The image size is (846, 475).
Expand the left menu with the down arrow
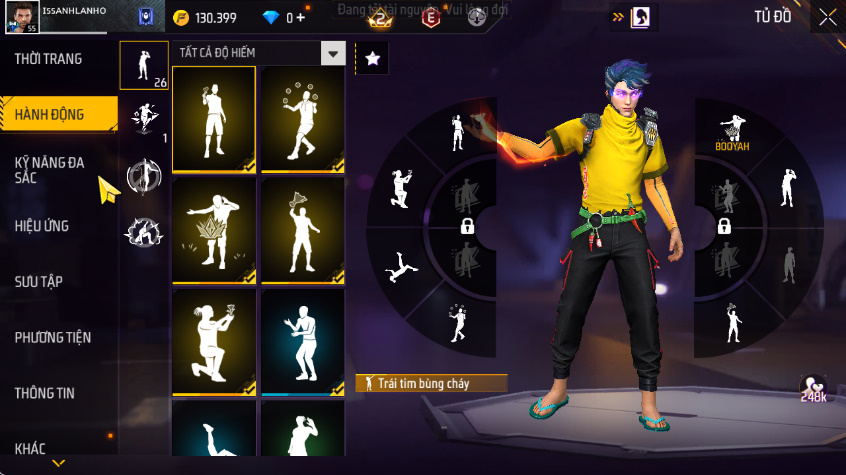tap(59, 463)
